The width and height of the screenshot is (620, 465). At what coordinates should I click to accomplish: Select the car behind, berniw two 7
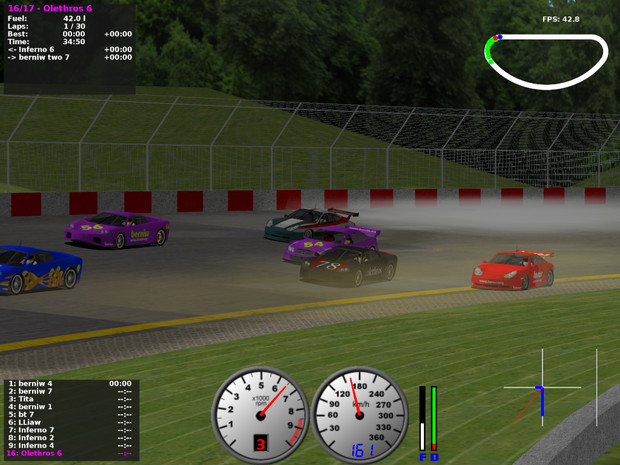point(43,57)
